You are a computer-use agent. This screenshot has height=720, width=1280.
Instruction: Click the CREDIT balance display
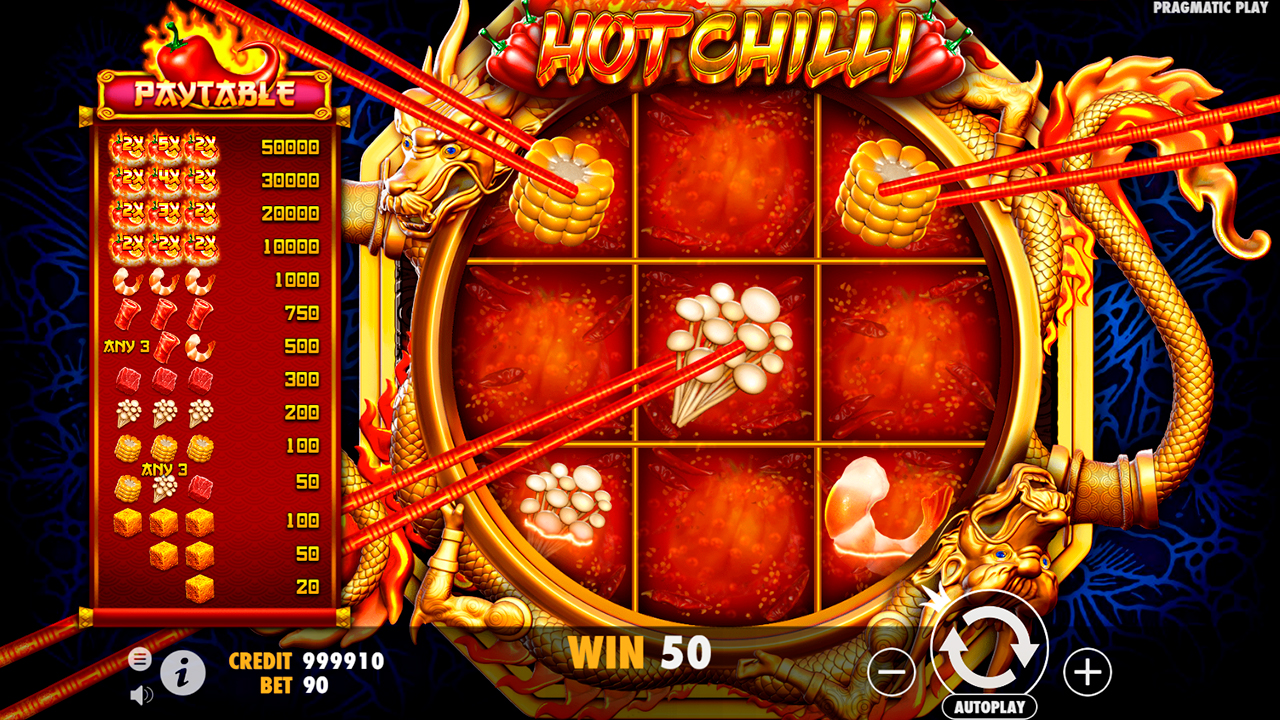coord(305,662)
